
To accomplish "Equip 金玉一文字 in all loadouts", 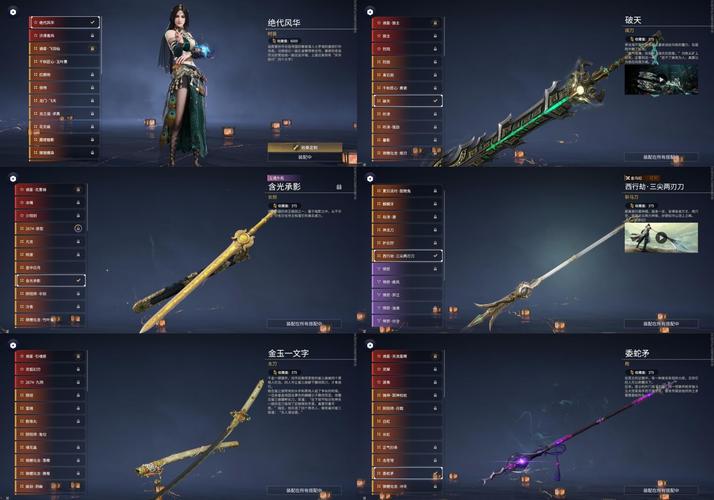I will 304,491.
